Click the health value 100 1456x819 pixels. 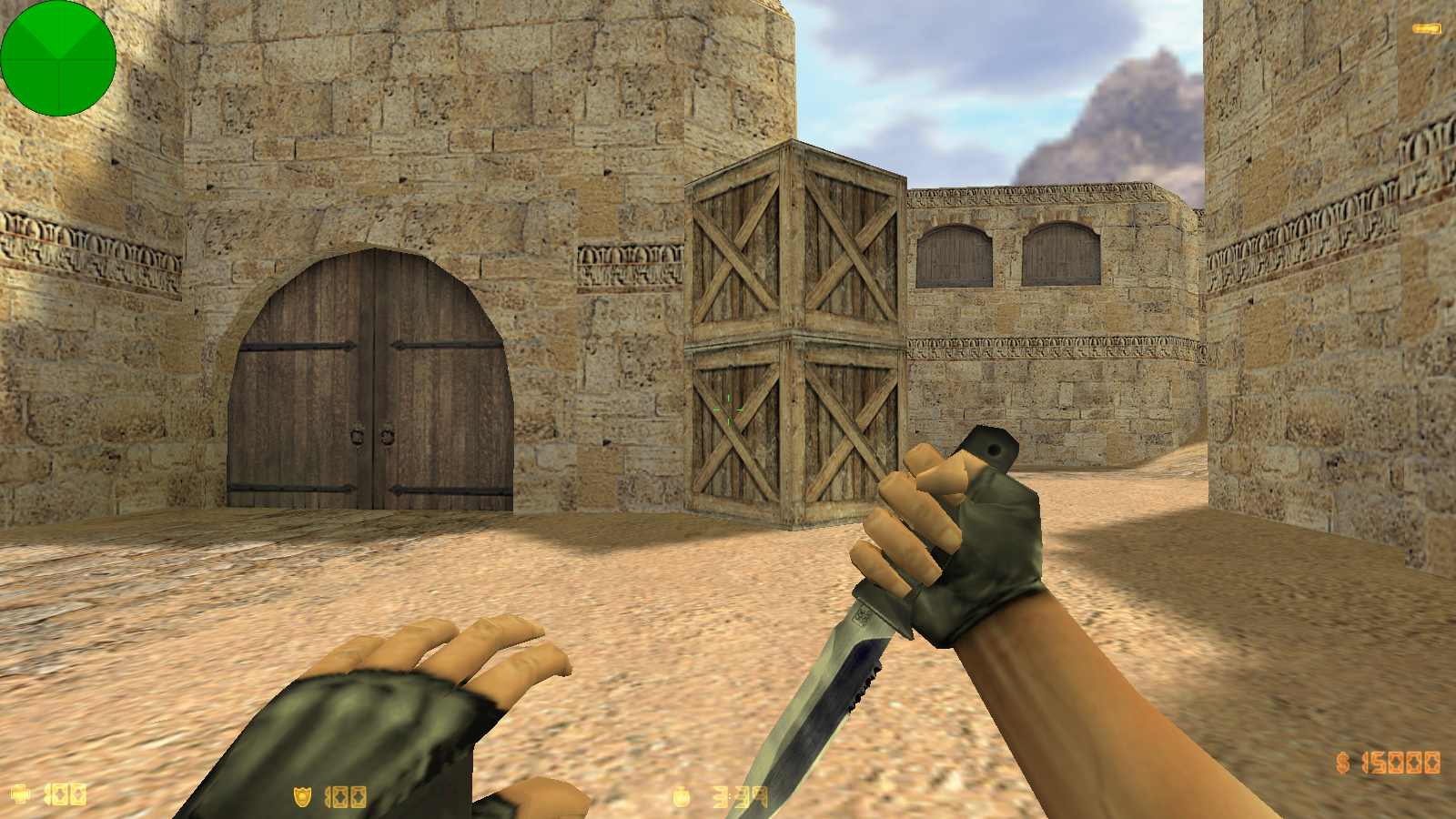tap(64, 793)
